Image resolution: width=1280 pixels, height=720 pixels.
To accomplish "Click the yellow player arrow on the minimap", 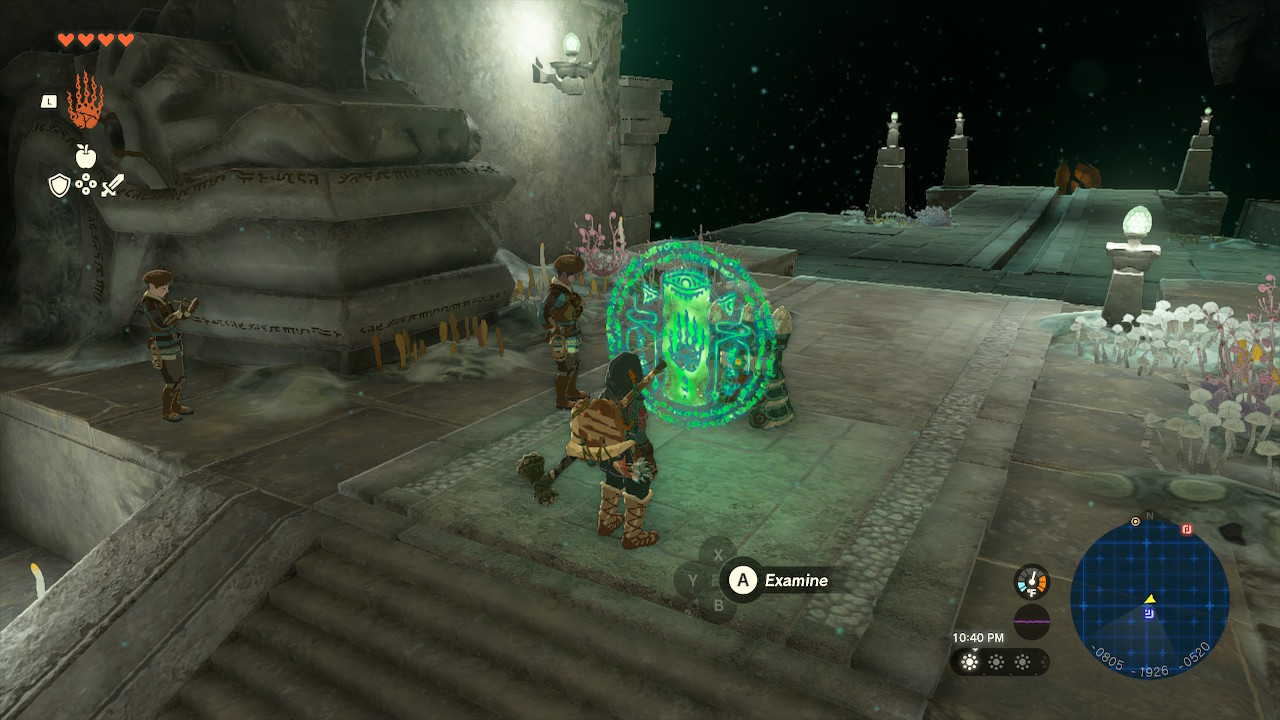I will coord(1151,599).
